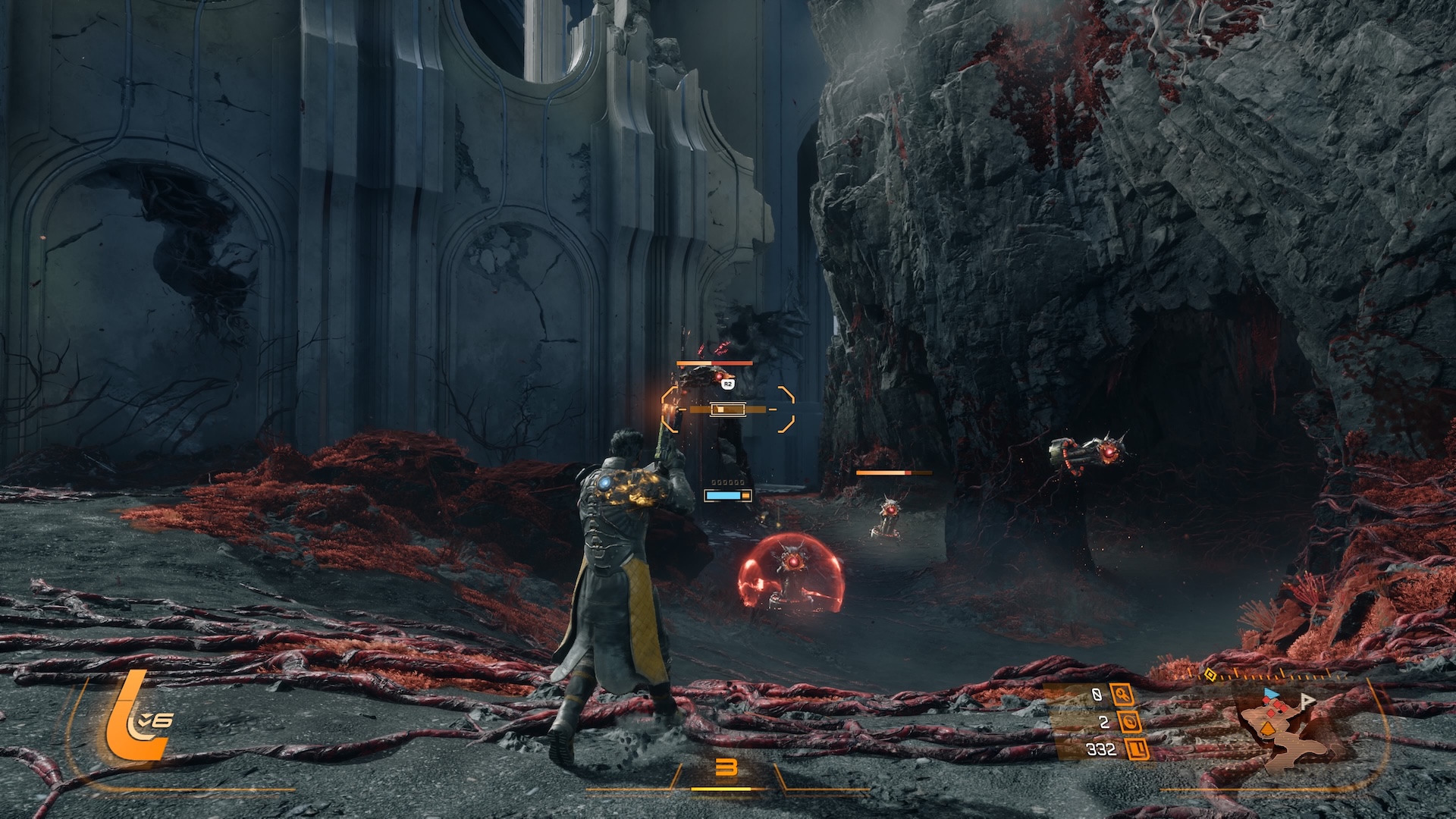
Task: Click the orange player marker on minimap
Action: (1267, 730)
